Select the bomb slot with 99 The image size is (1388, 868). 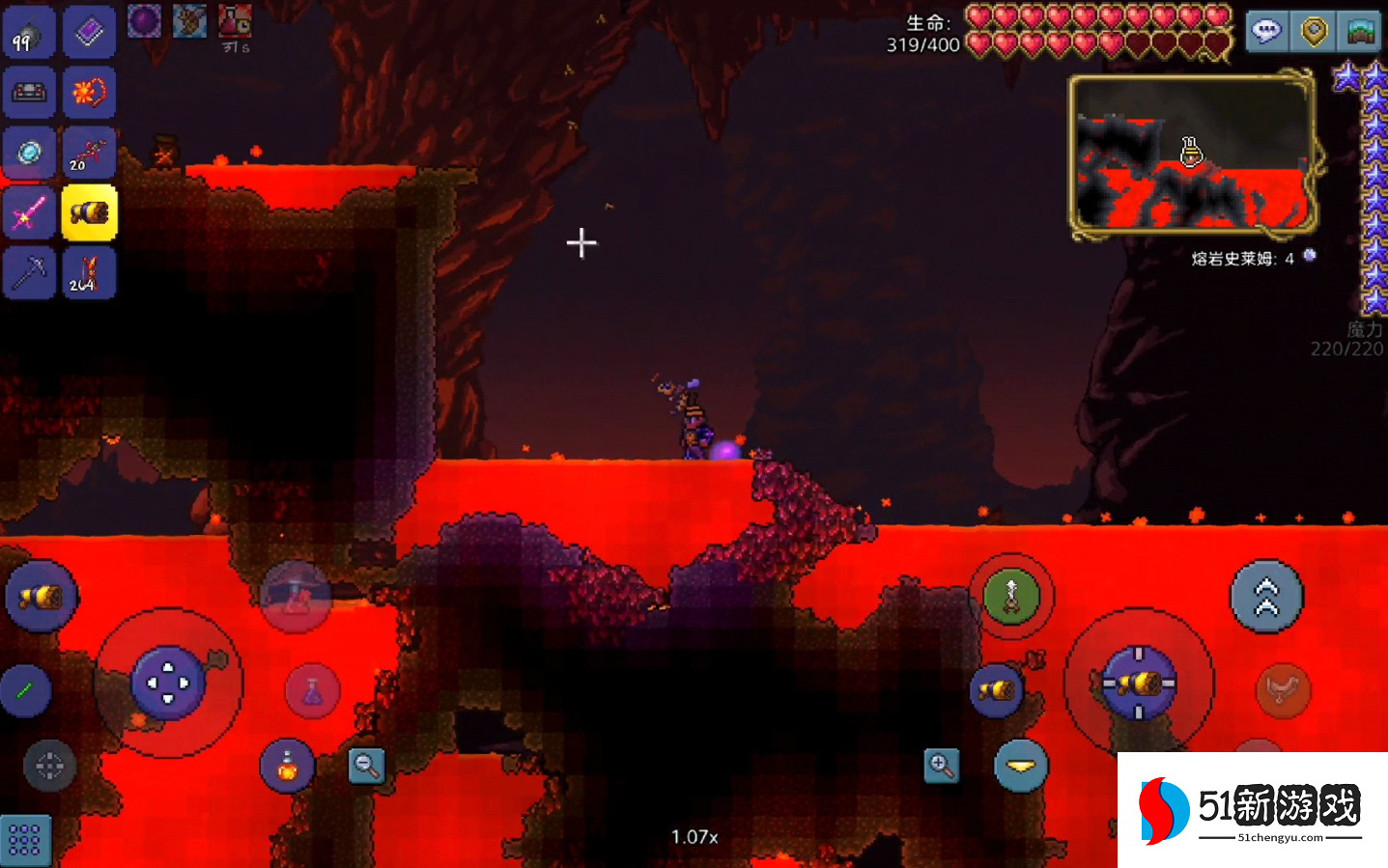[28, 35]
